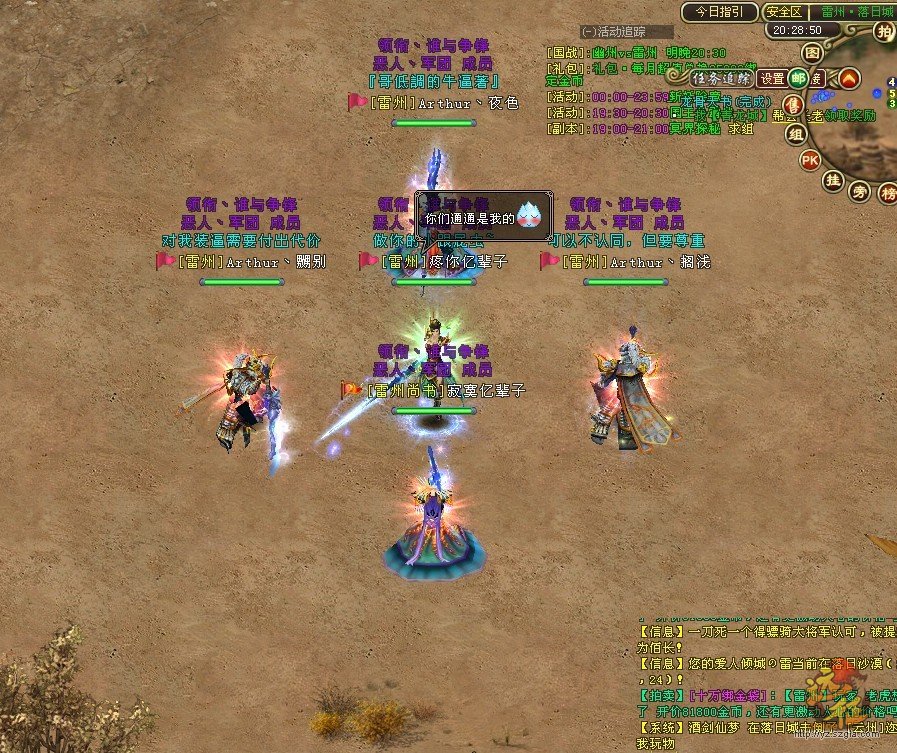This screenshot has height=753, width=897.
Task: Open the 图 map button
Action: click(813, 52)
